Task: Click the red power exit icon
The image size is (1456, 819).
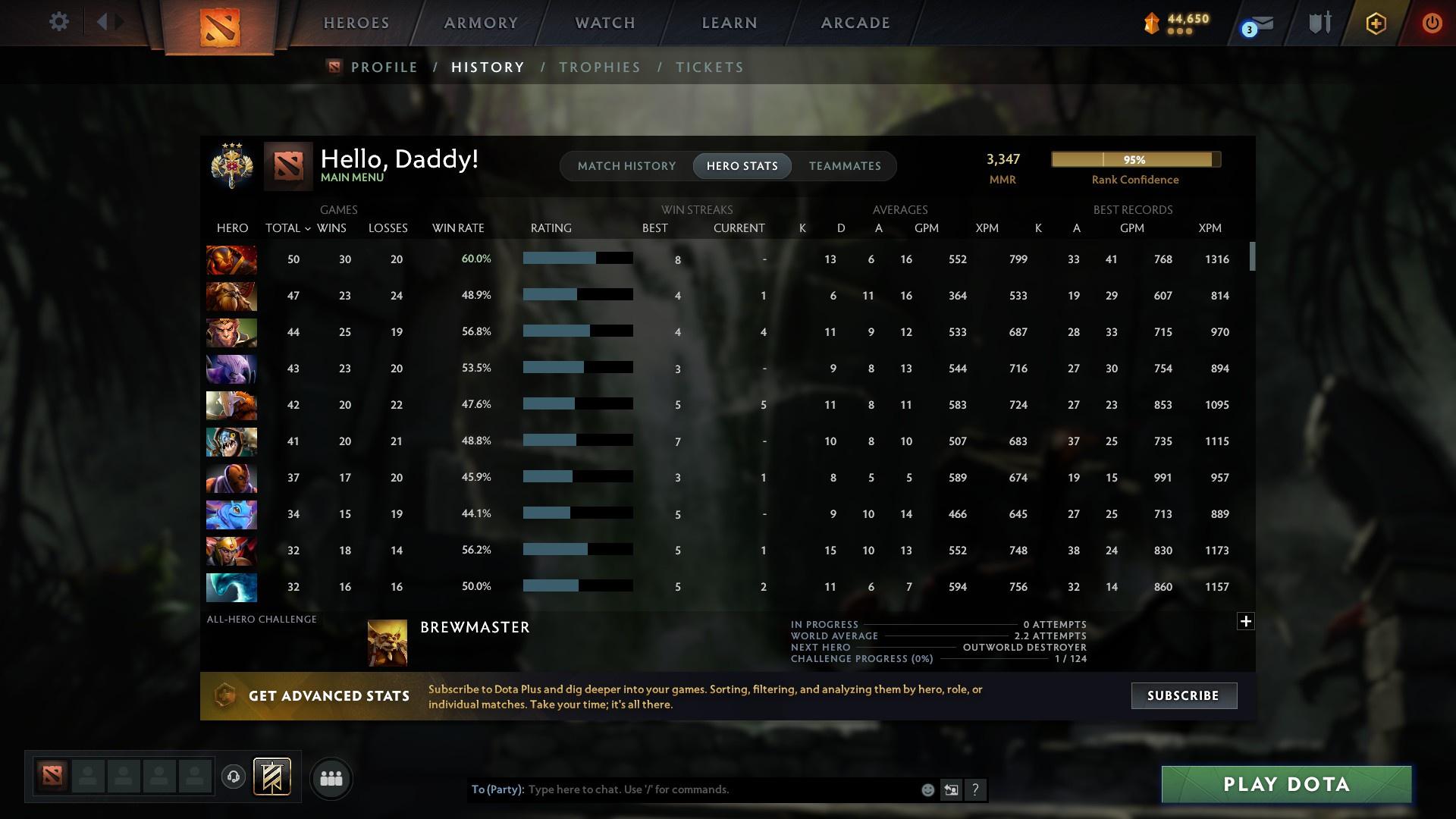Action: click(x=1432, y=23)
